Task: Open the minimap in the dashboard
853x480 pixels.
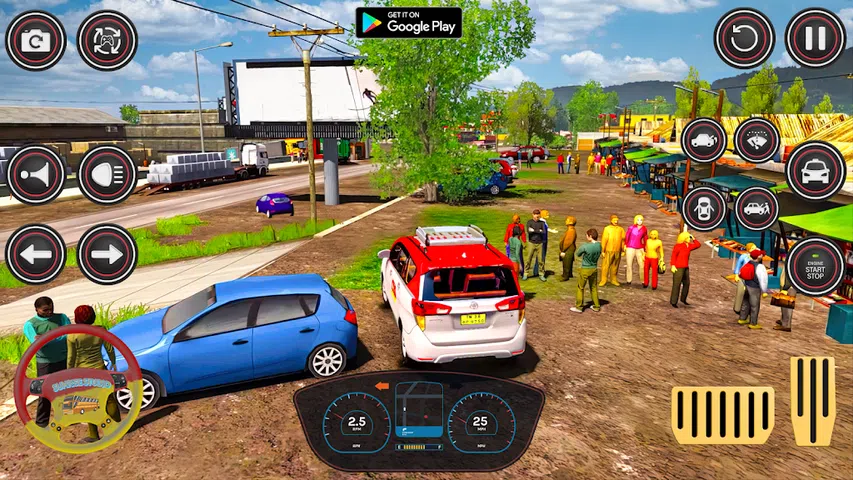Action: [418, 410]
